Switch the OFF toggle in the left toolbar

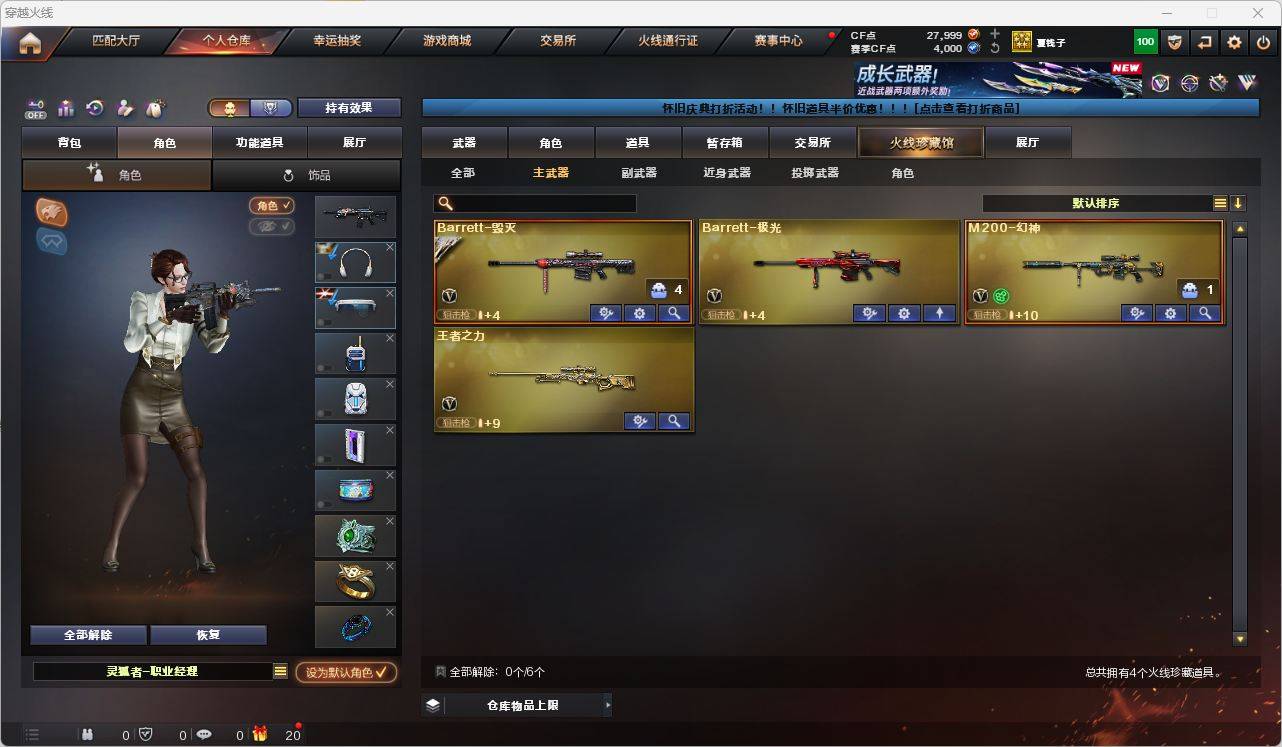[35, 108]
